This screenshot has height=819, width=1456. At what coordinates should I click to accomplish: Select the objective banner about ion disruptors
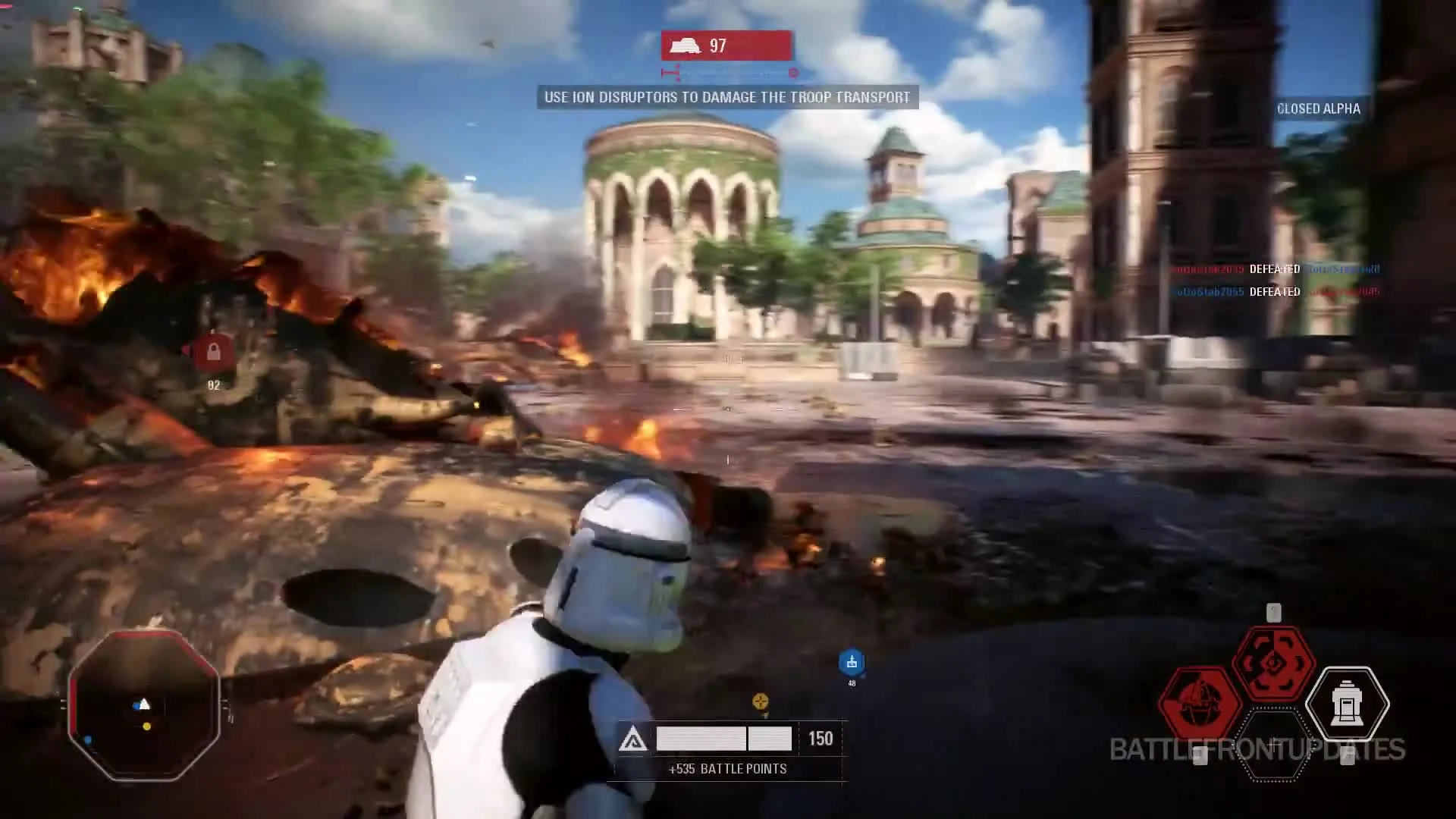coord(726,97)
